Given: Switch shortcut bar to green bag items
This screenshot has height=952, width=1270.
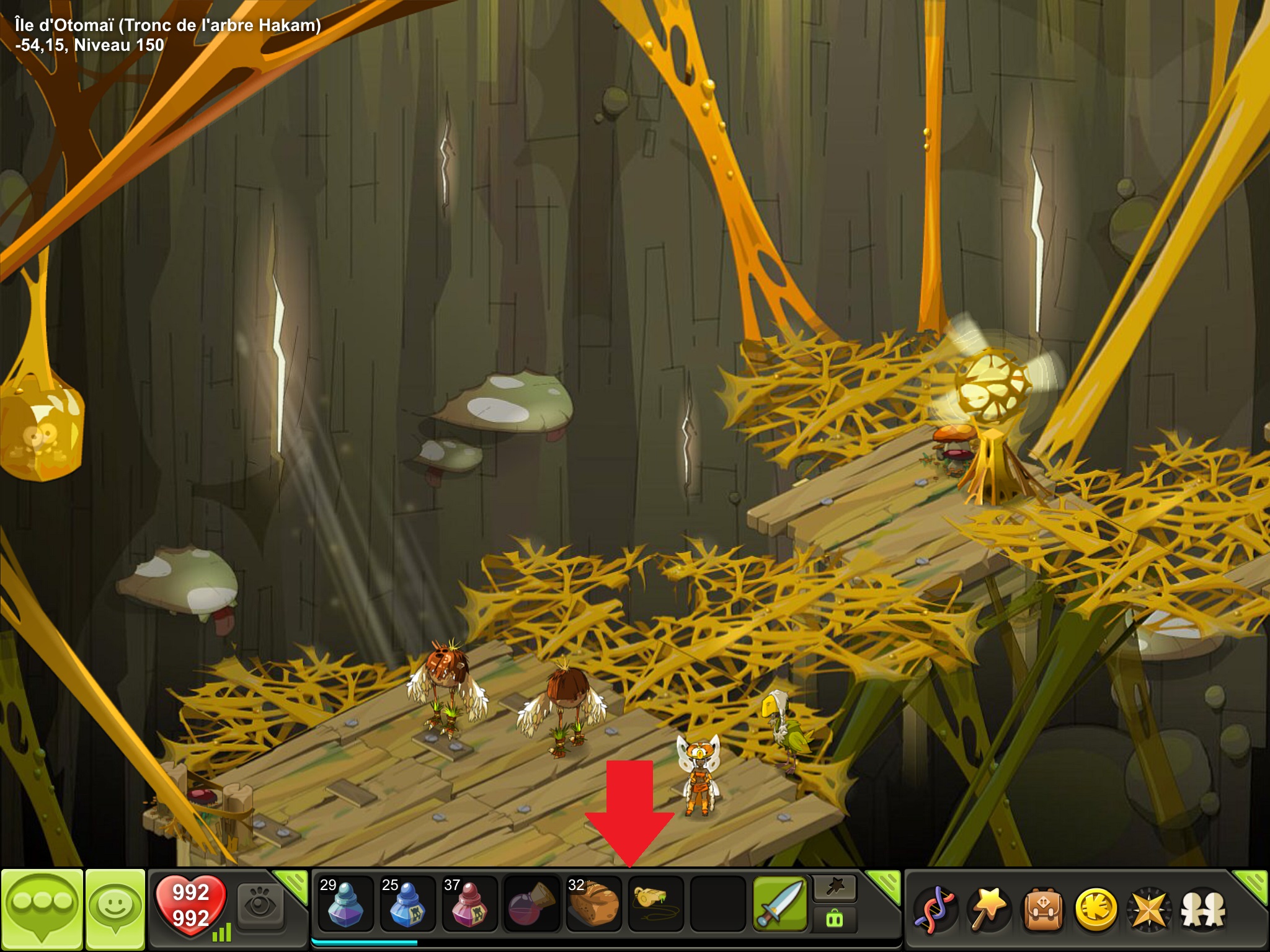Looking at the screenshot, I should tap(835, 919).
